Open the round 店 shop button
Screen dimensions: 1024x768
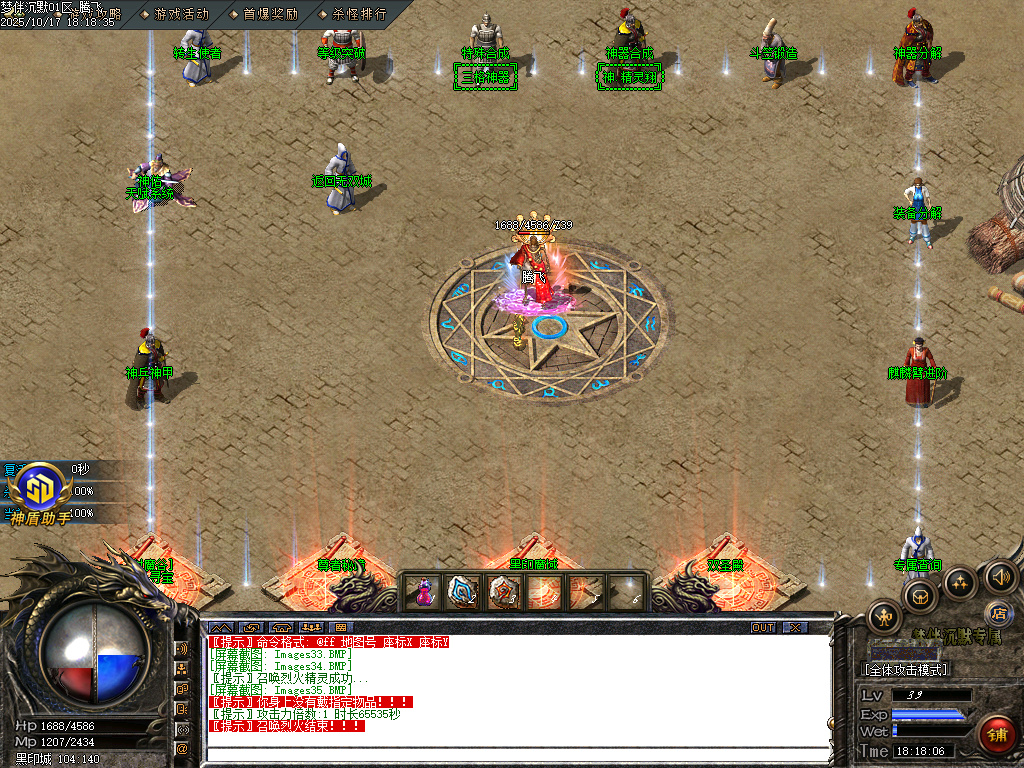point(996,611)
